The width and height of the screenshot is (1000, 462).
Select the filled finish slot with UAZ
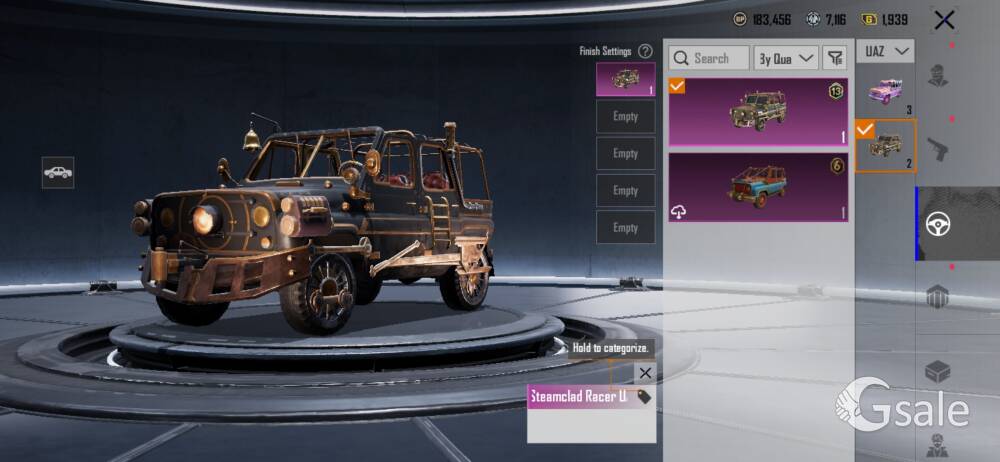(625, 79)
